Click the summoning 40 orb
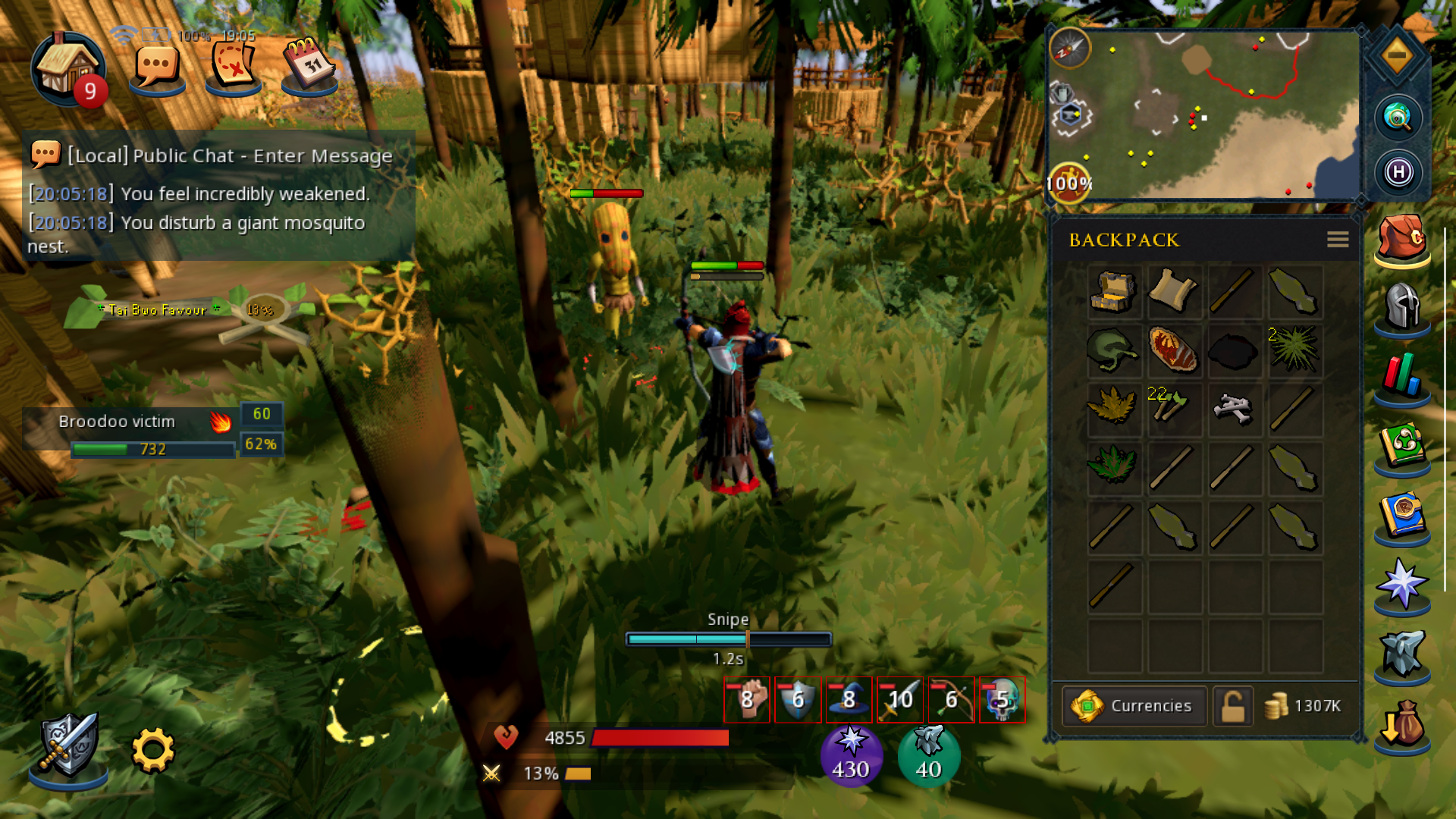This screenshot has width=1456, height=819. pos(928,755)
